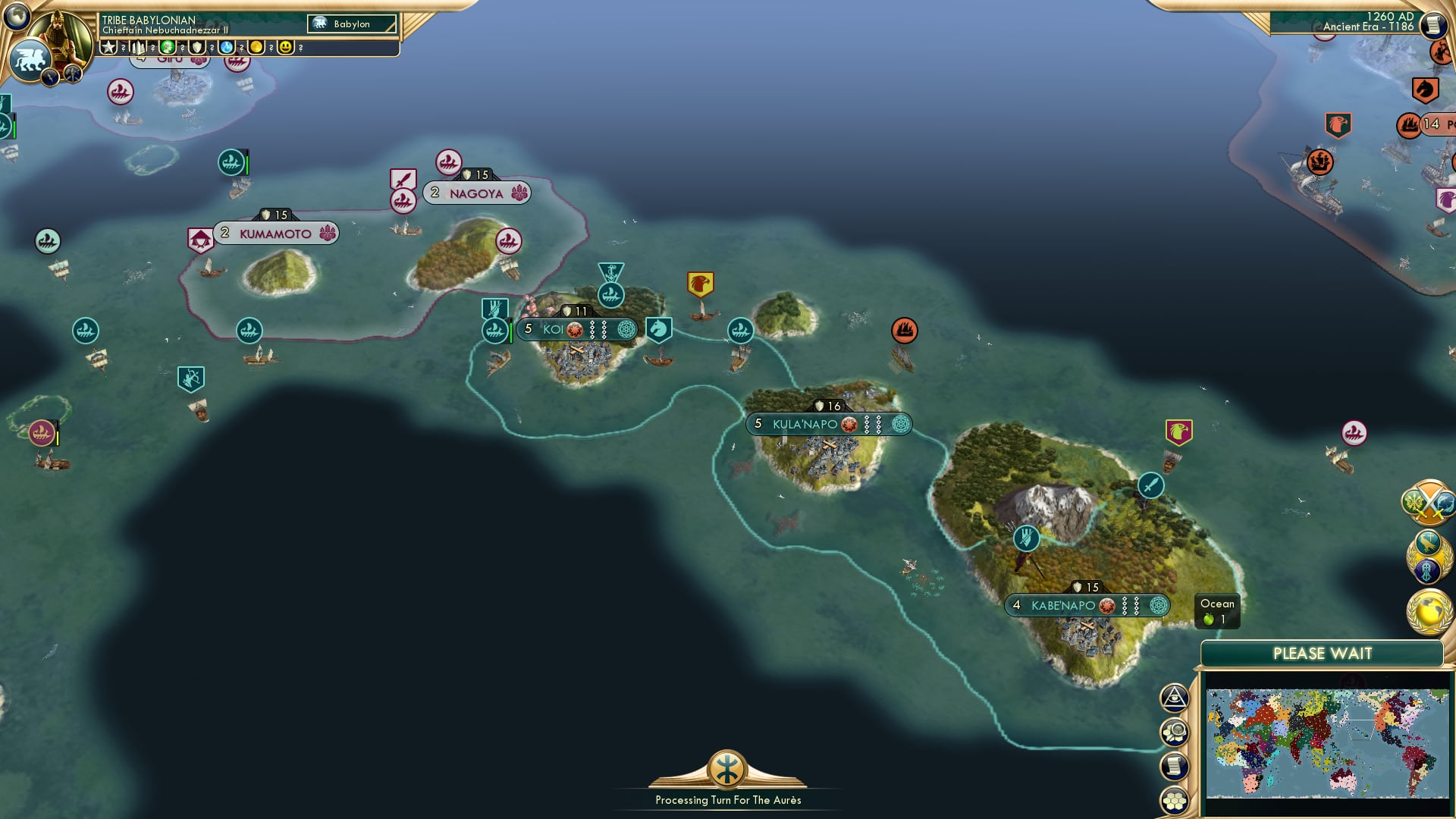This screenshot has height=819, width=1456.
Task: Click the blue trident medallion below the eagle icon
Action: pos(1426,570)
